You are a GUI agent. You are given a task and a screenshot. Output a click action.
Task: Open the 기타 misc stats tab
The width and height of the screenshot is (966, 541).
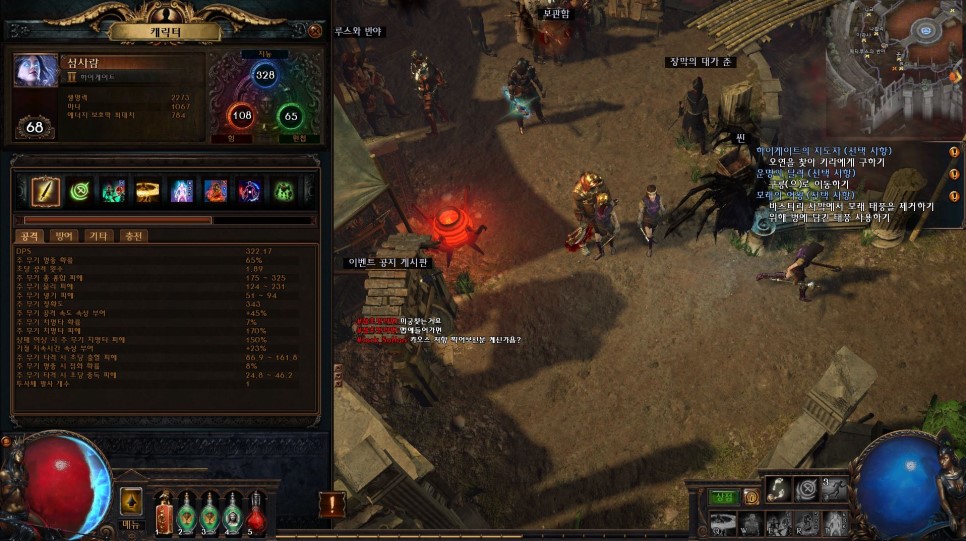point(97,236)
